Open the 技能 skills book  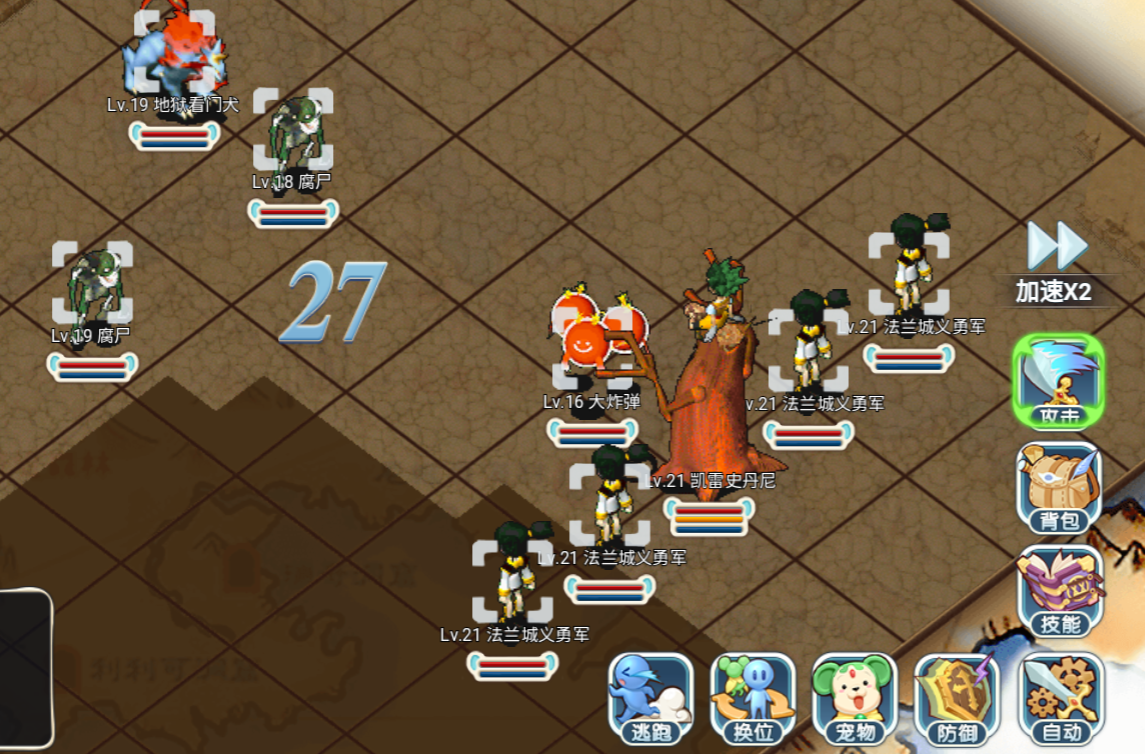point(1060,591)
